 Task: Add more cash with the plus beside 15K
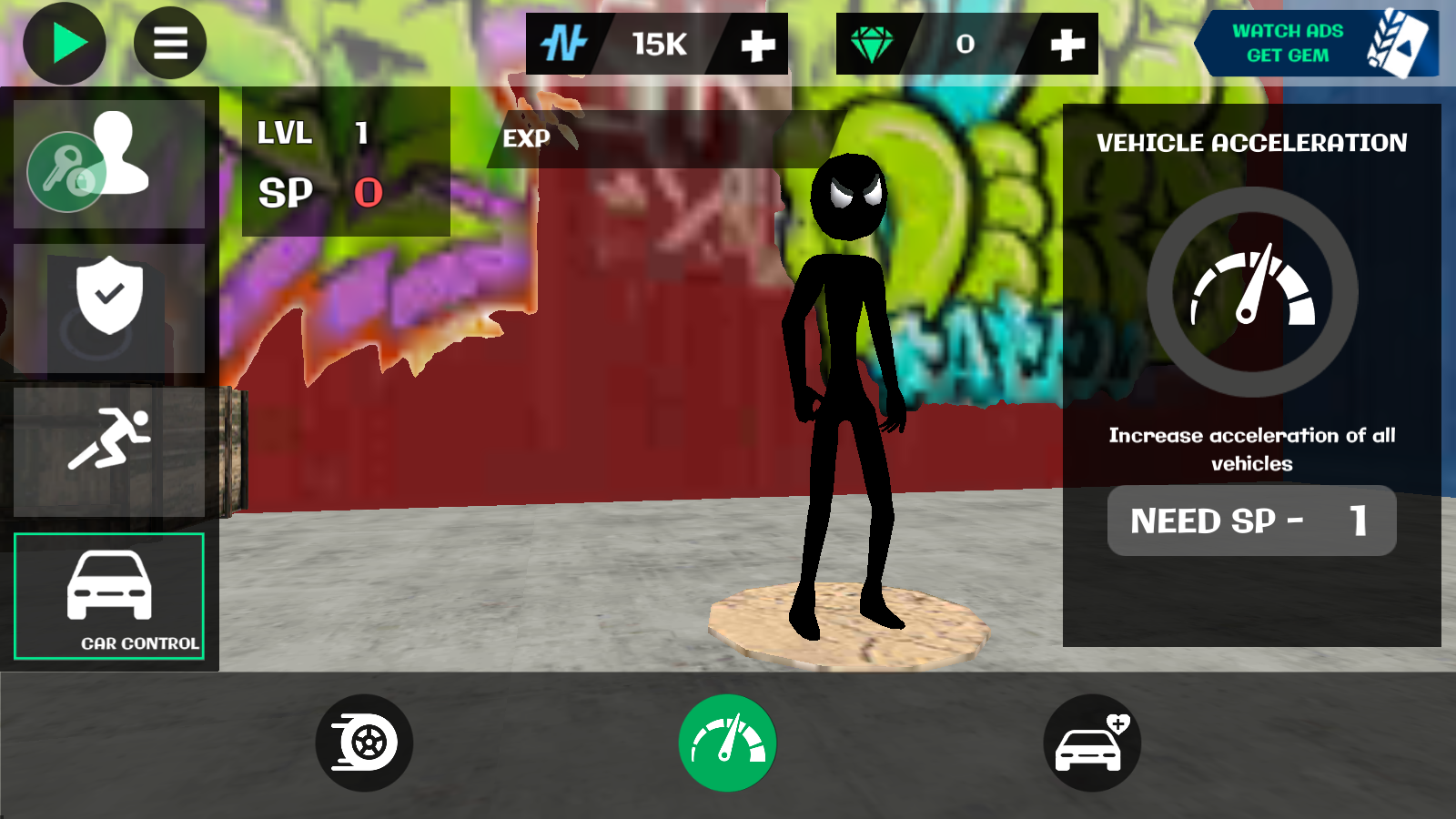click(757, 45)
